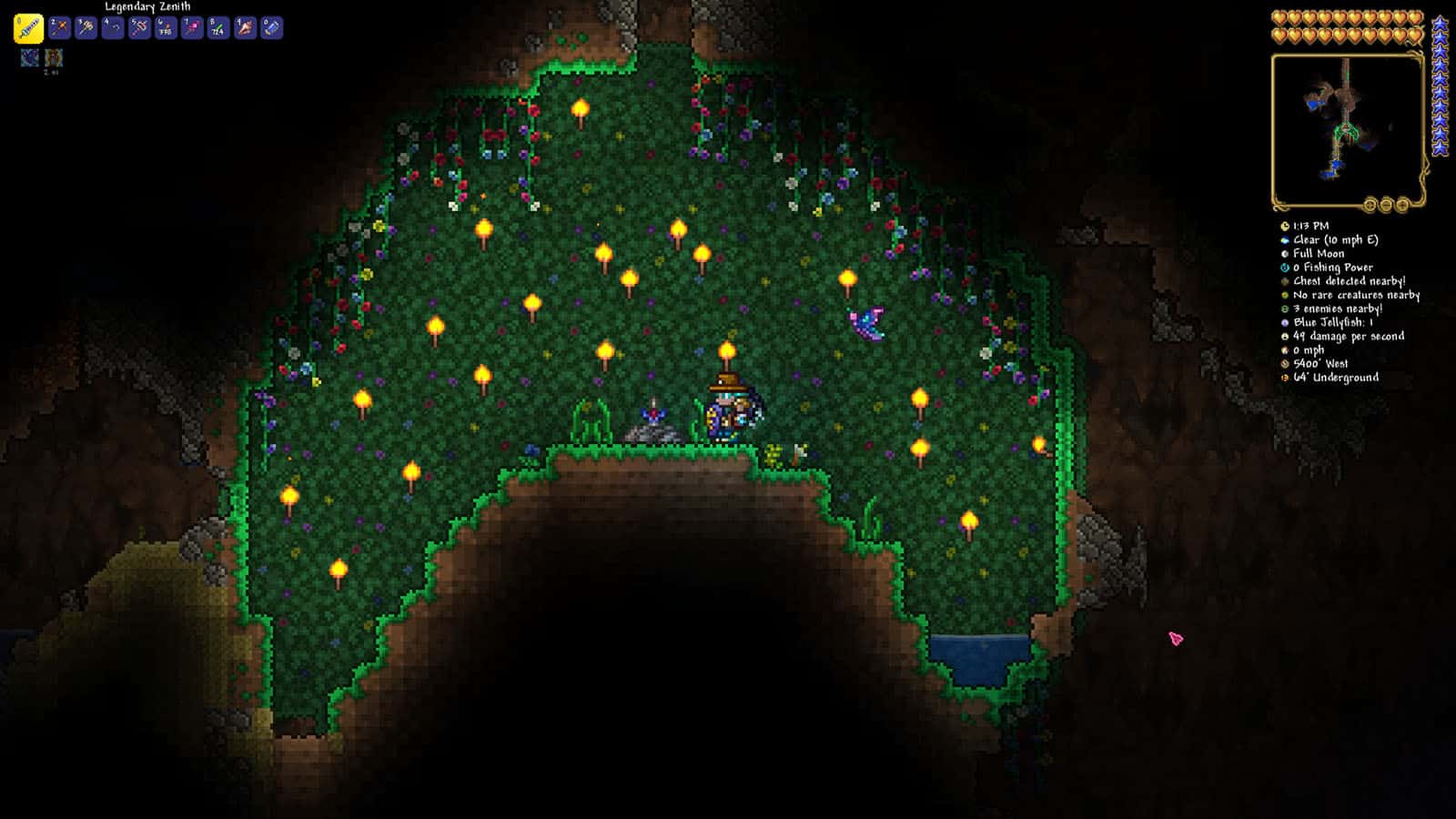Select the item in the last hotbar slot
Image resolution: width=1456 pixels, height=819 pixels.
(x=270, y=28)
